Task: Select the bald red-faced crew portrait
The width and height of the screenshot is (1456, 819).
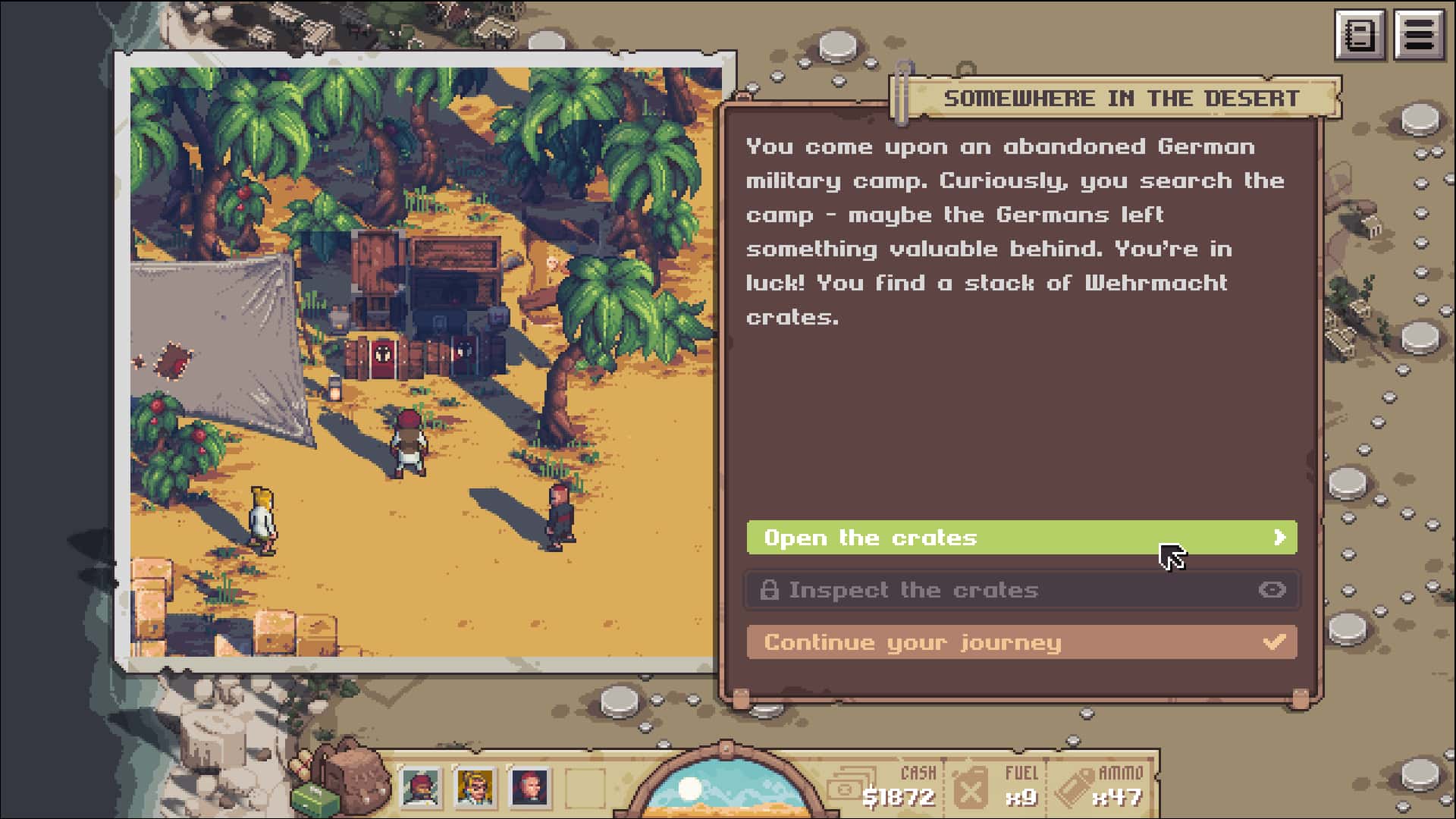Action: 529,787
